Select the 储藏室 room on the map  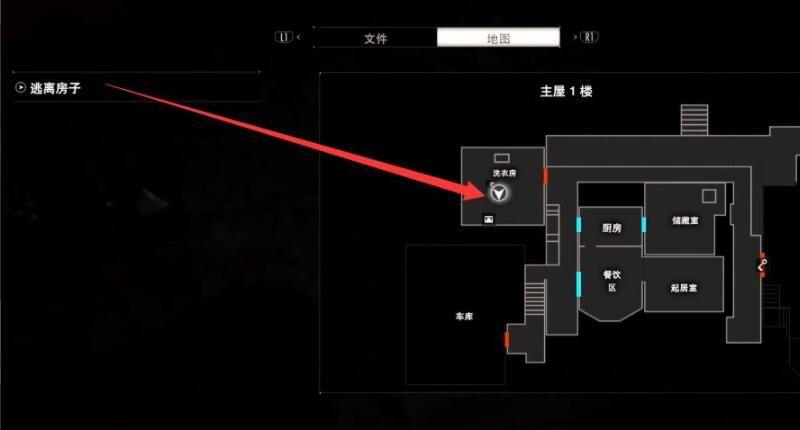tap(684, 221)
